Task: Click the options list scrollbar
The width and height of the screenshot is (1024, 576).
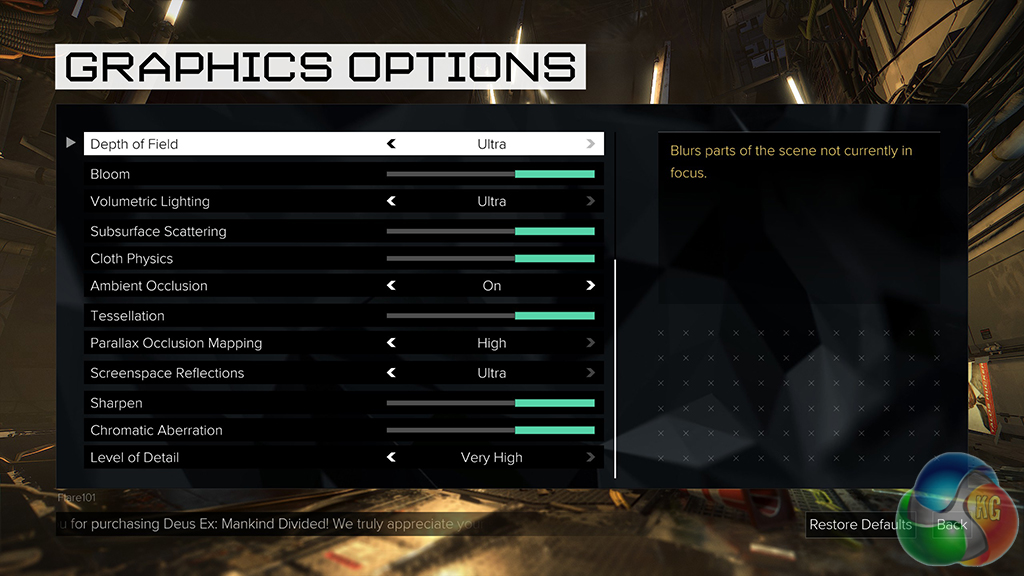Action: 615,368
